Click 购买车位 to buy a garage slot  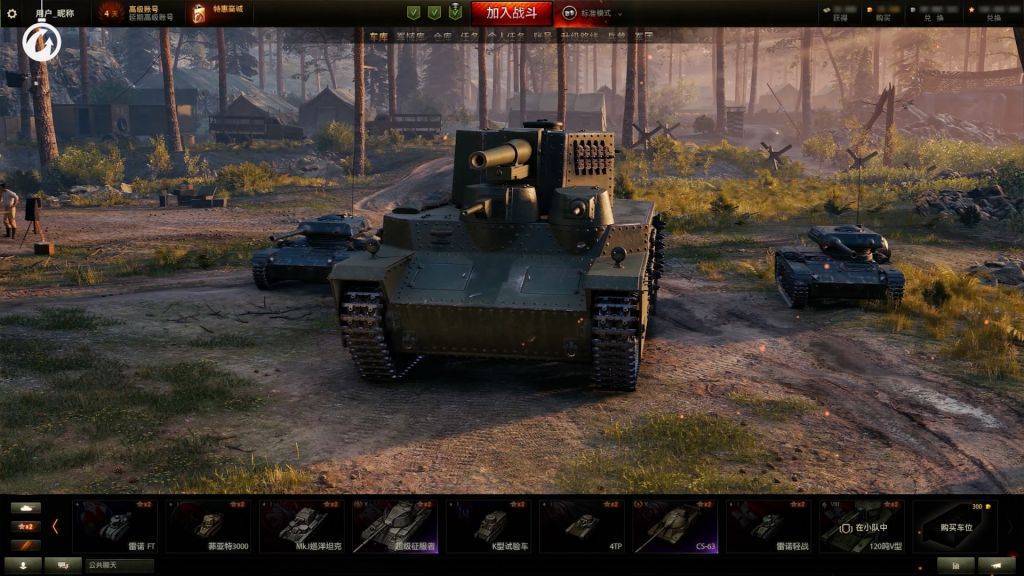coord(955,526)
